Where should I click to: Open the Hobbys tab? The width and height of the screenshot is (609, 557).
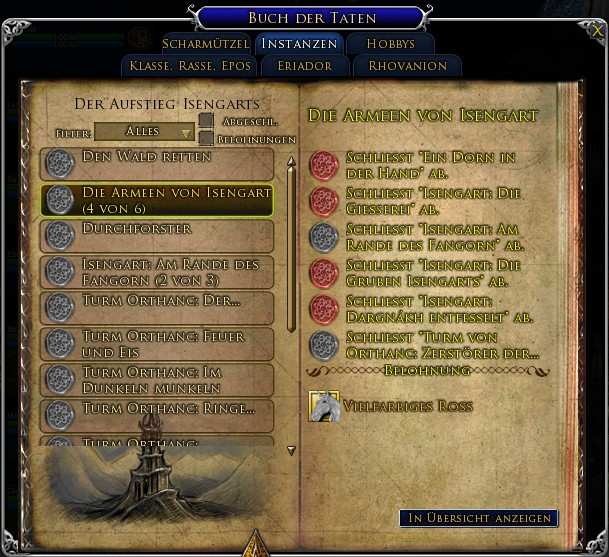tap(390, 44)
